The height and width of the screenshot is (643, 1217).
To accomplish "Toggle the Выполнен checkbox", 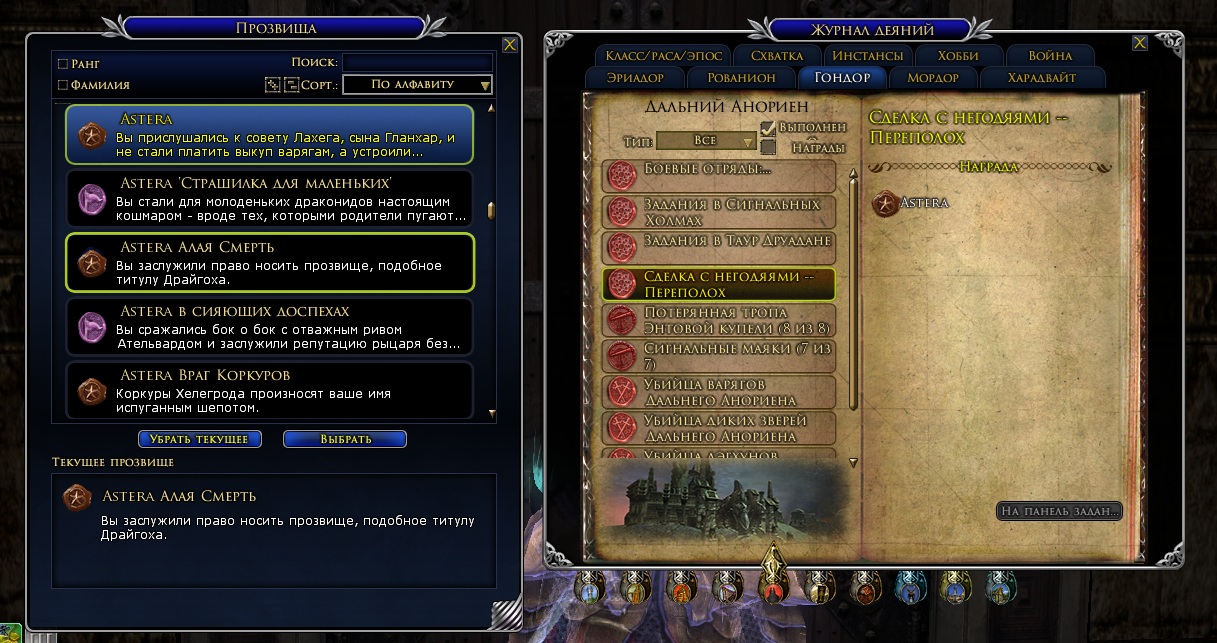I will point(768,128).
